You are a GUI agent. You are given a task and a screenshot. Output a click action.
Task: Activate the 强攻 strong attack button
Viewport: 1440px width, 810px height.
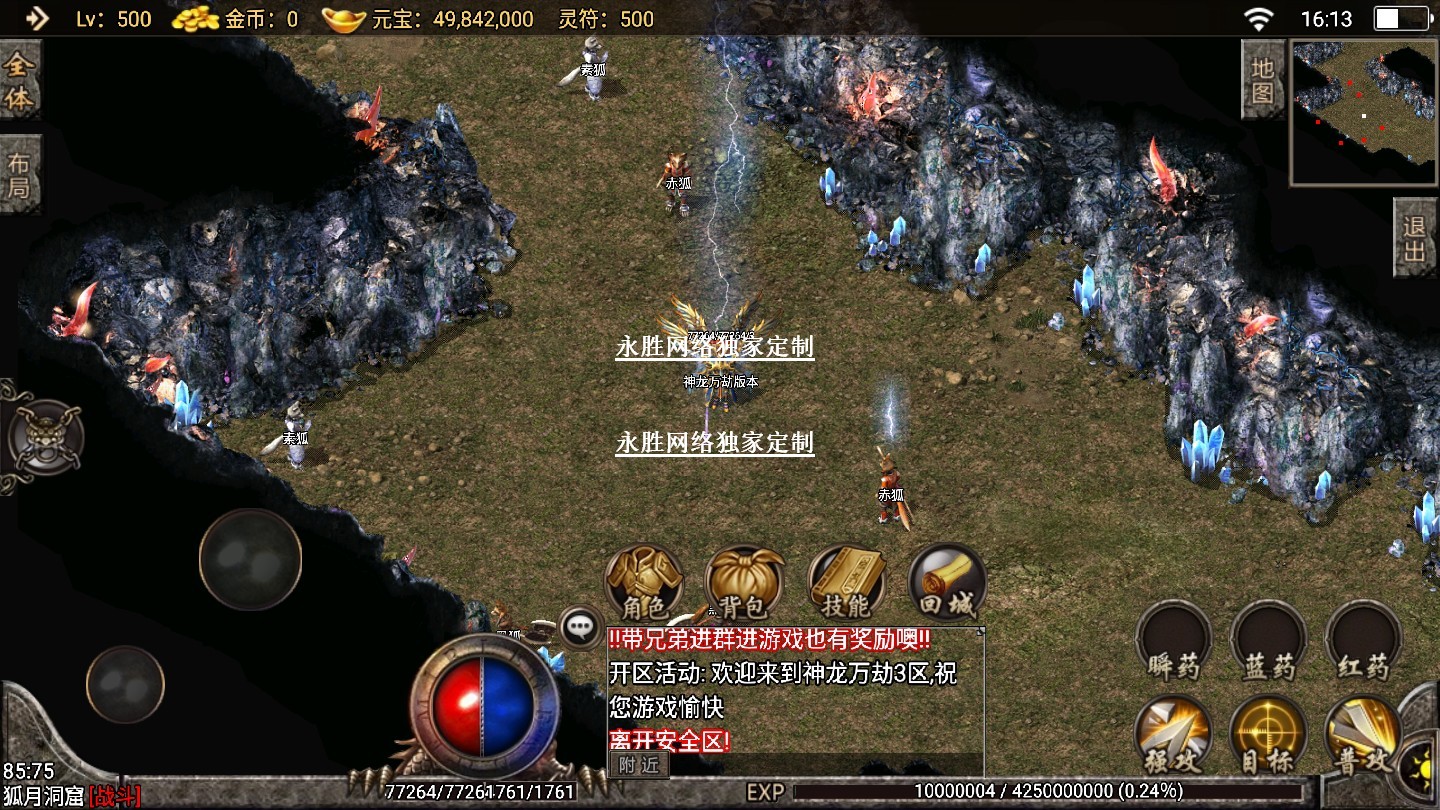1173,735
